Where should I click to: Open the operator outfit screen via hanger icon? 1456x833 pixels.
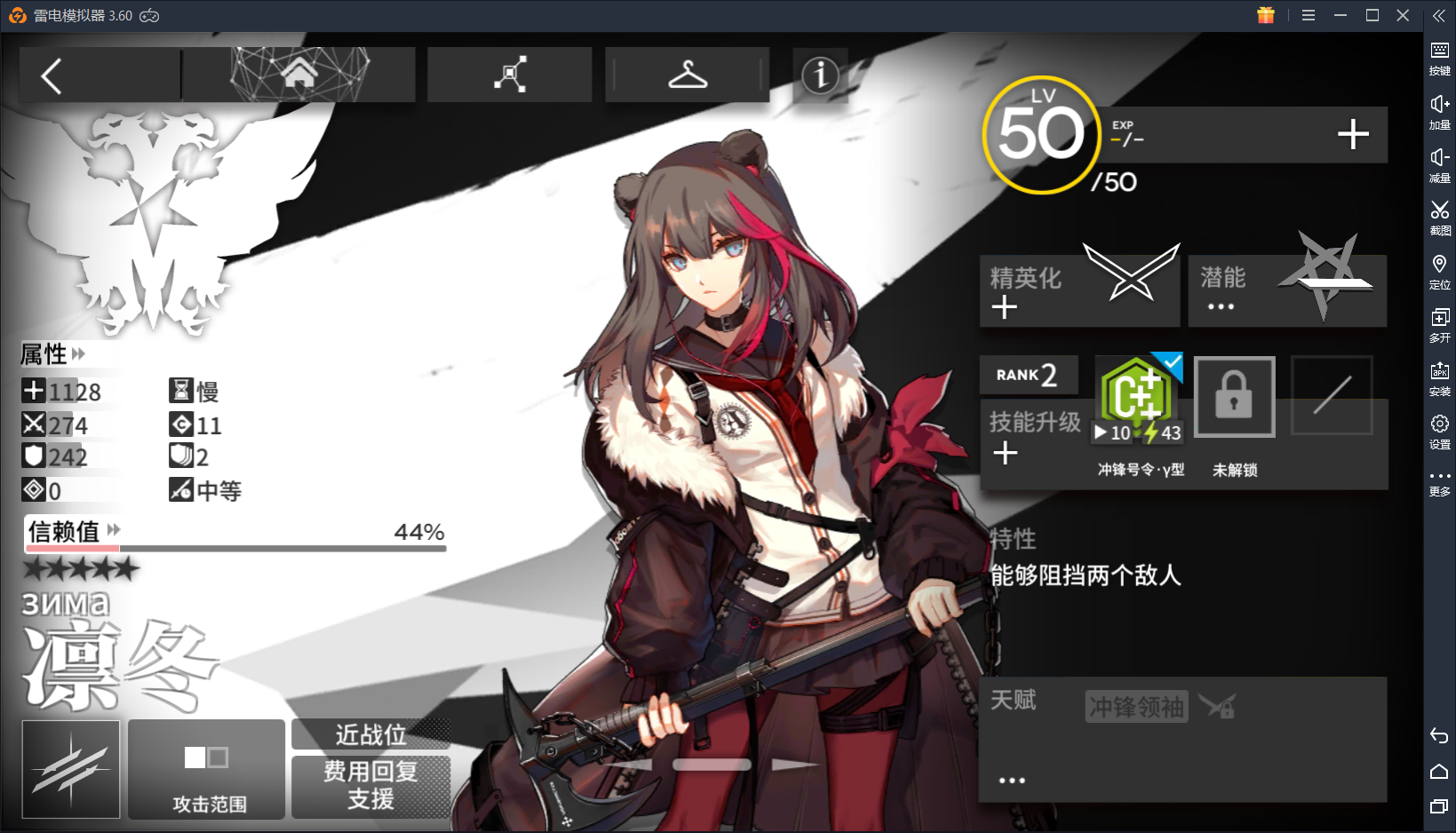coord(687,75)
